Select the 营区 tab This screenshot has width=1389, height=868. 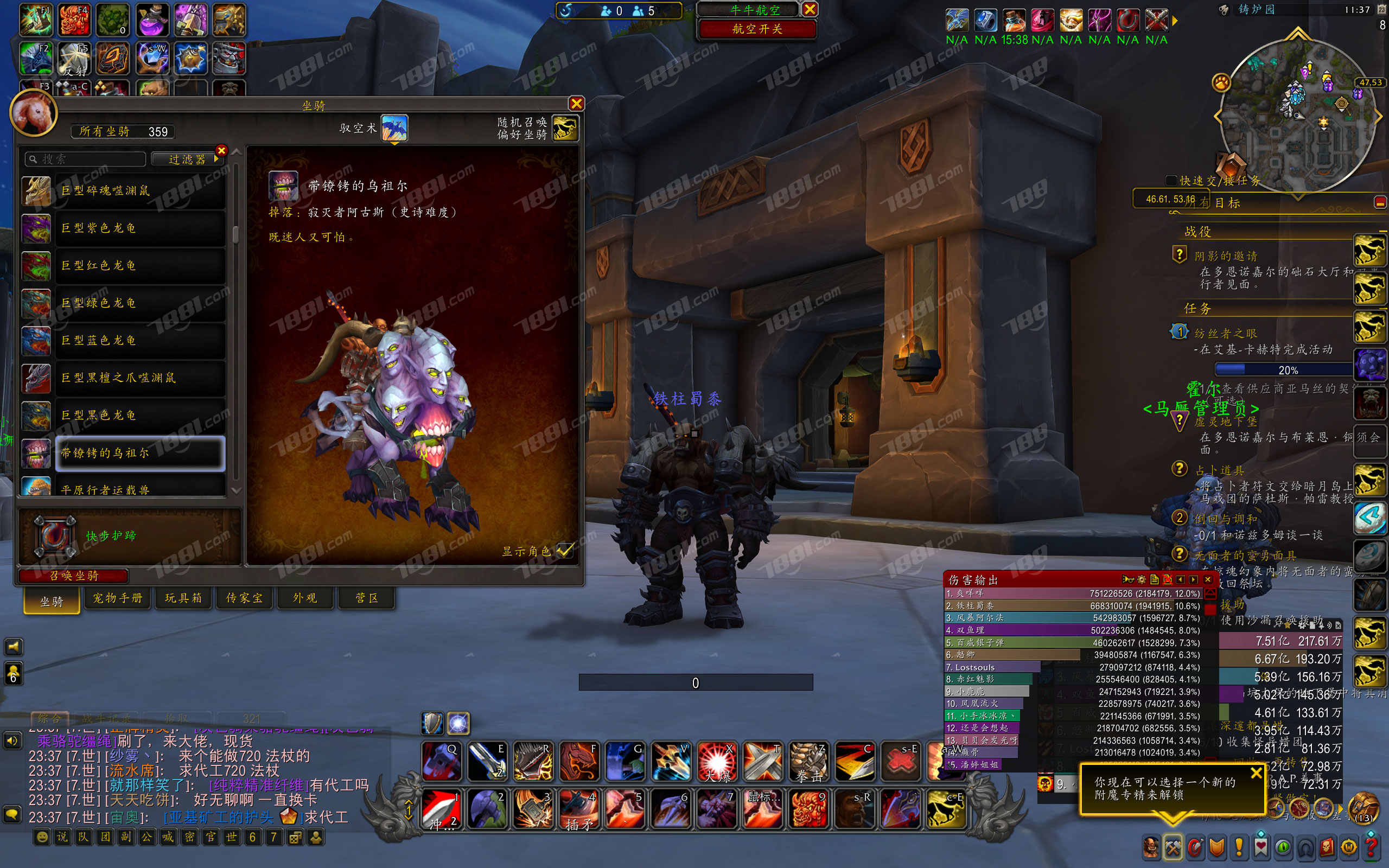tap(367, 598)
